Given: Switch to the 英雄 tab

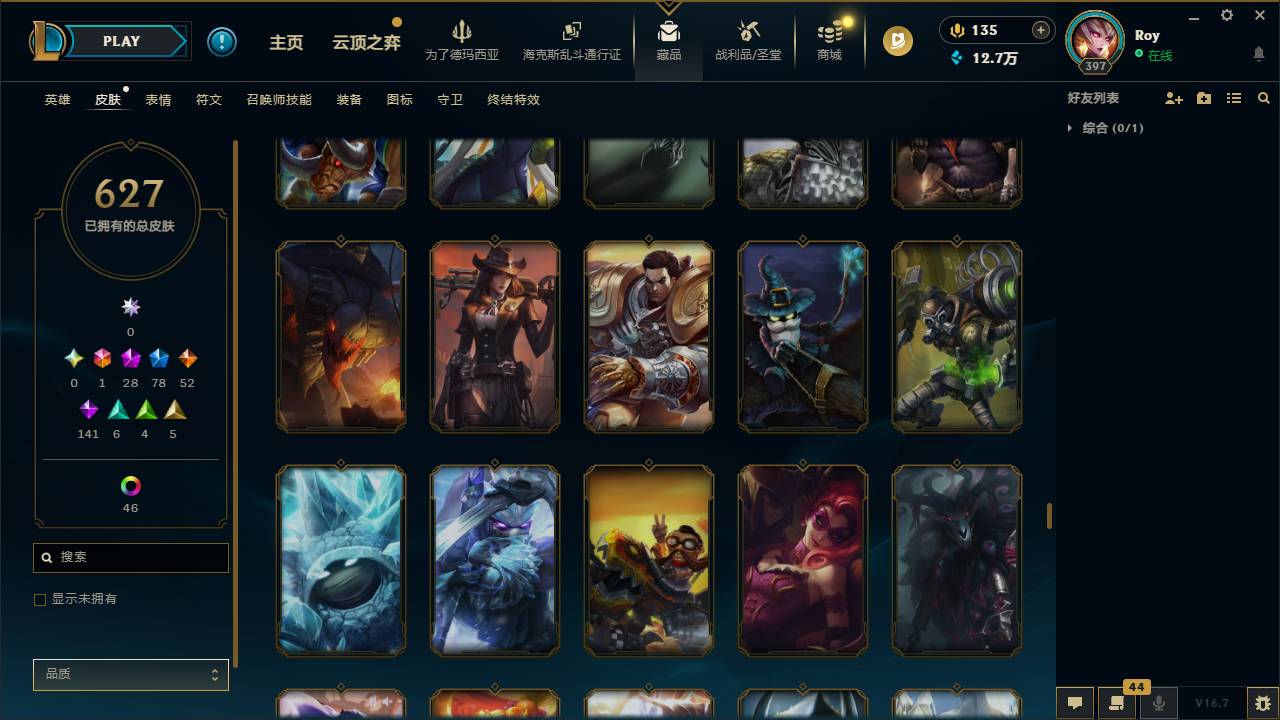Looking at the screenshot, I should [56, 99].
